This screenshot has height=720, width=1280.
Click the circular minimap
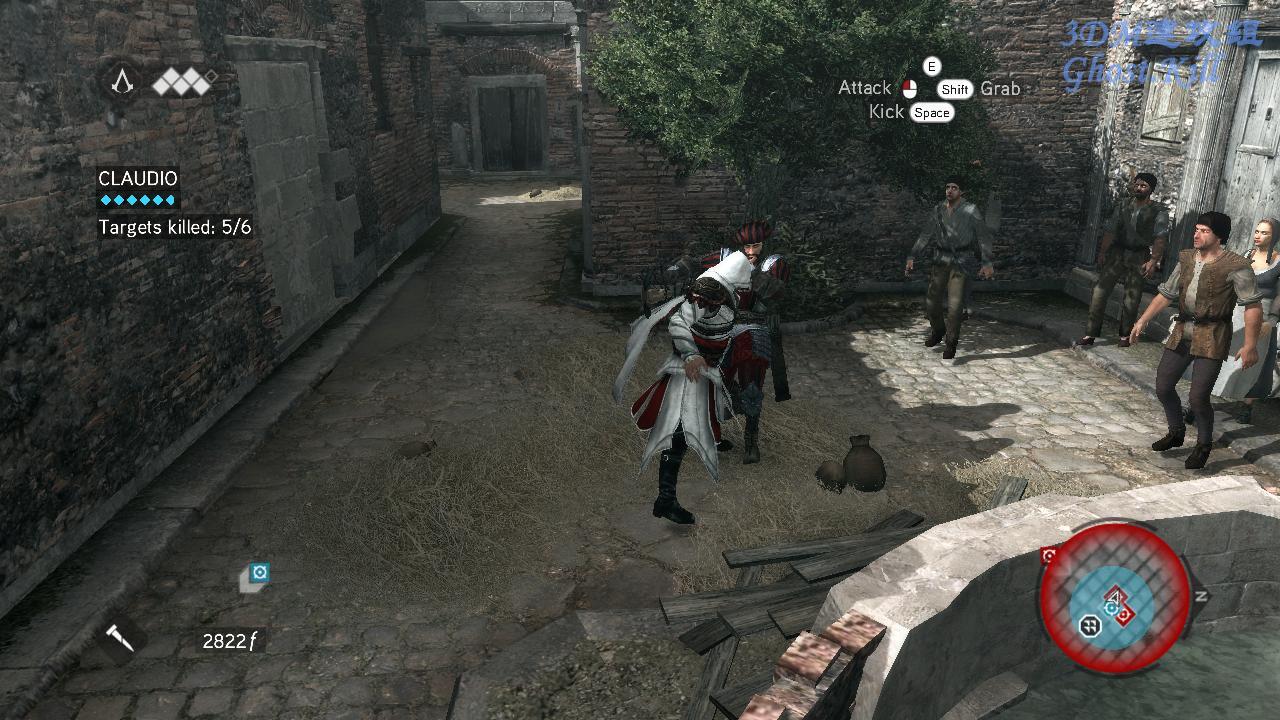tap(1114, 598)
